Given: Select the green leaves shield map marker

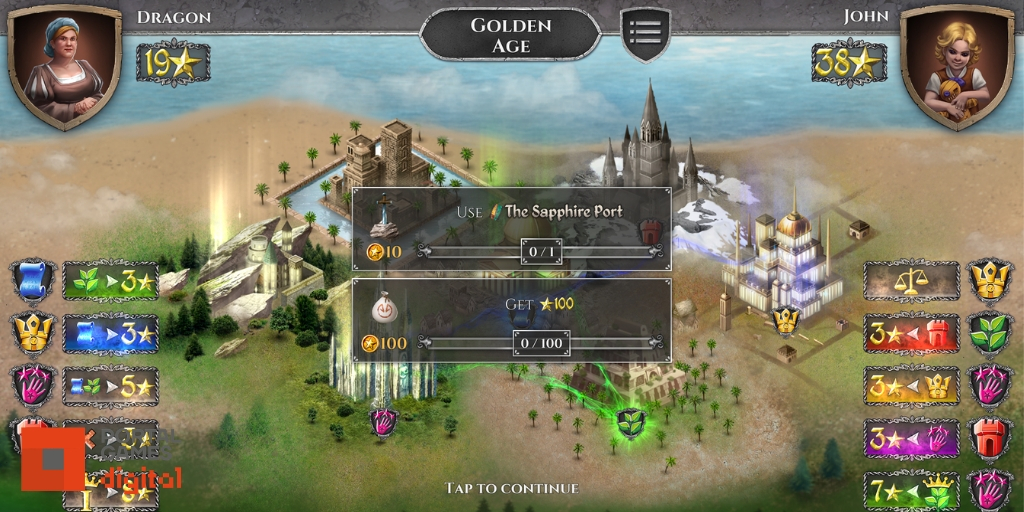Looking at the screenshot, I should click(630, 421).
